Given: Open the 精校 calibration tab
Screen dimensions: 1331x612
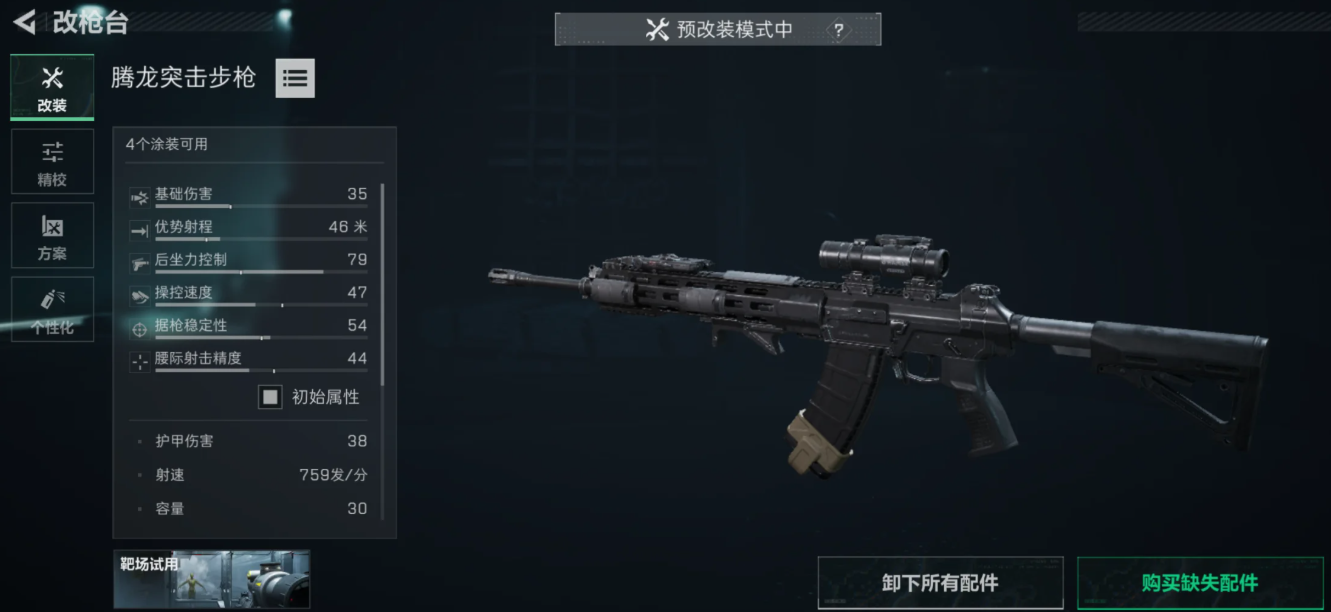Looking at the screenshot, I should (x=52, y=161).
